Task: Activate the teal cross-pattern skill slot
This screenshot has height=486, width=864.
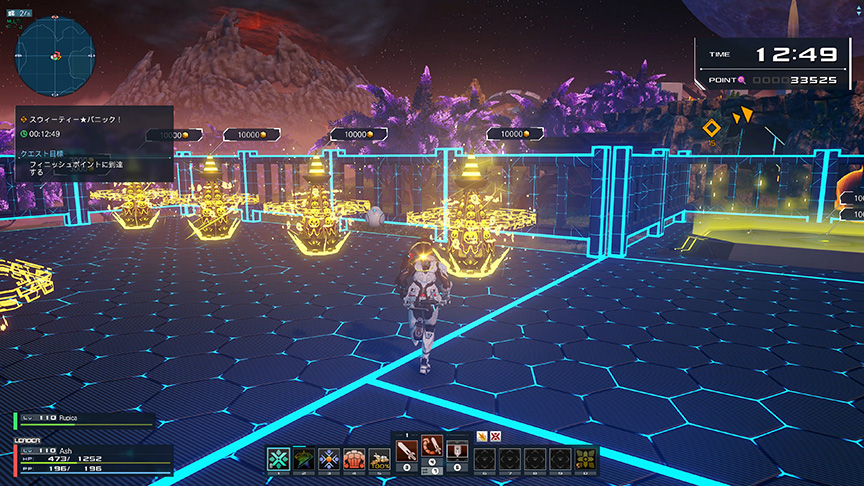Action: tap(278, 458)
